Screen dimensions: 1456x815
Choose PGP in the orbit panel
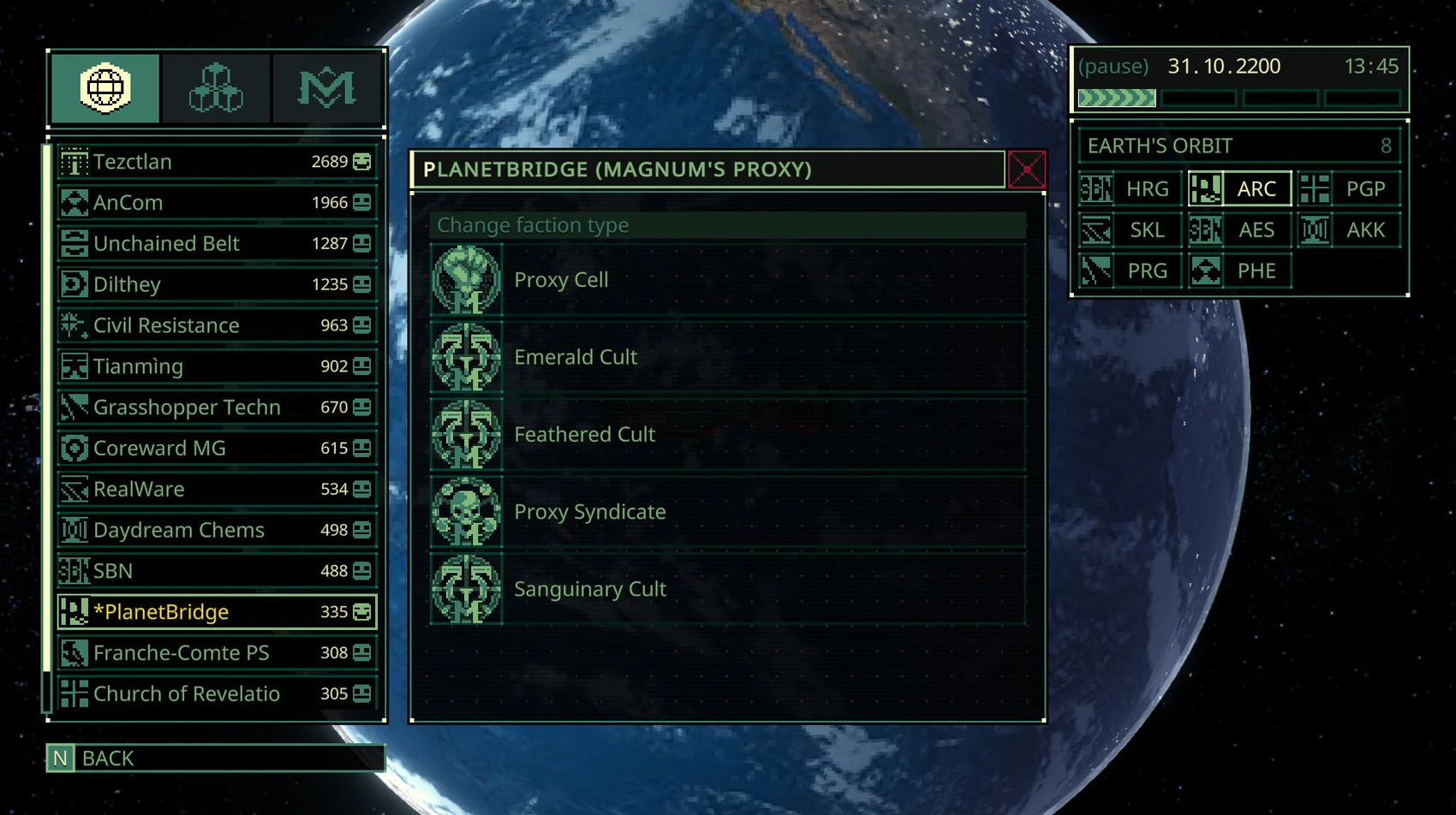point(1349,189)
